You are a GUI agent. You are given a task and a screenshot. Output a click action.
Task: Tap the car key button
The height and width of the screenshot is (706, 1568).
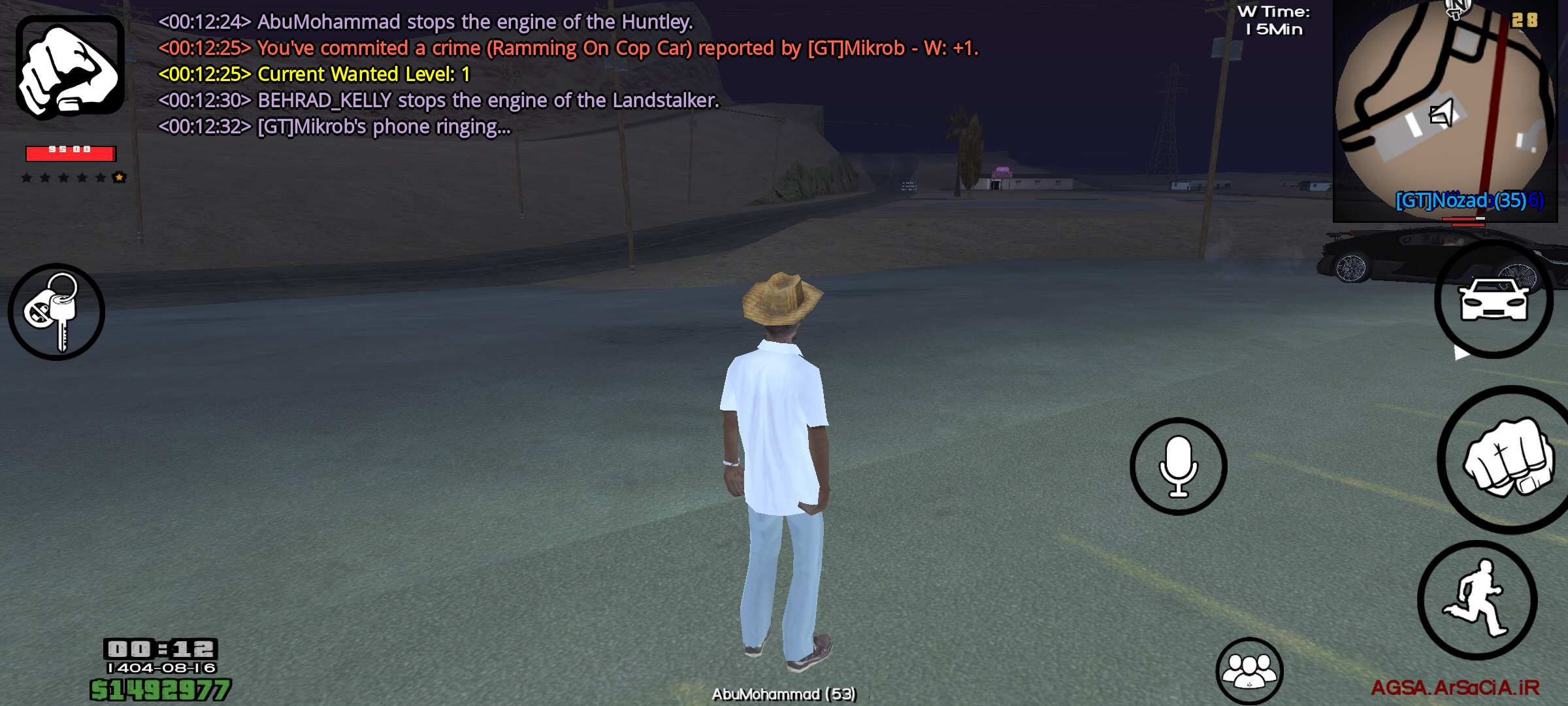point(56,312)
